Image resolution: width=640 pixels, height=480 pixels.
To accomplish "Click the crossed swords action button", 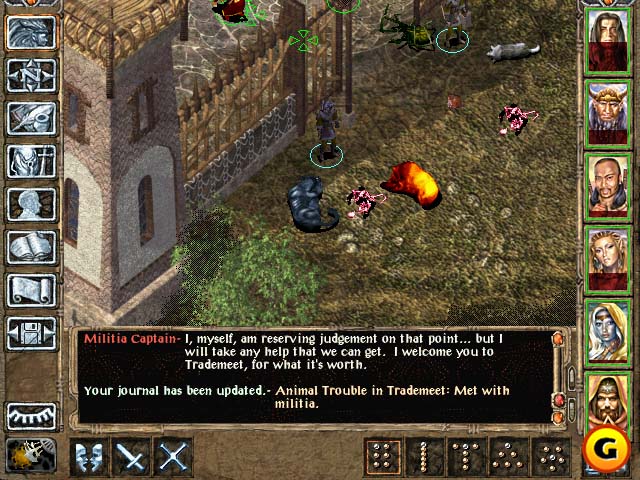I will click(174, 457).
